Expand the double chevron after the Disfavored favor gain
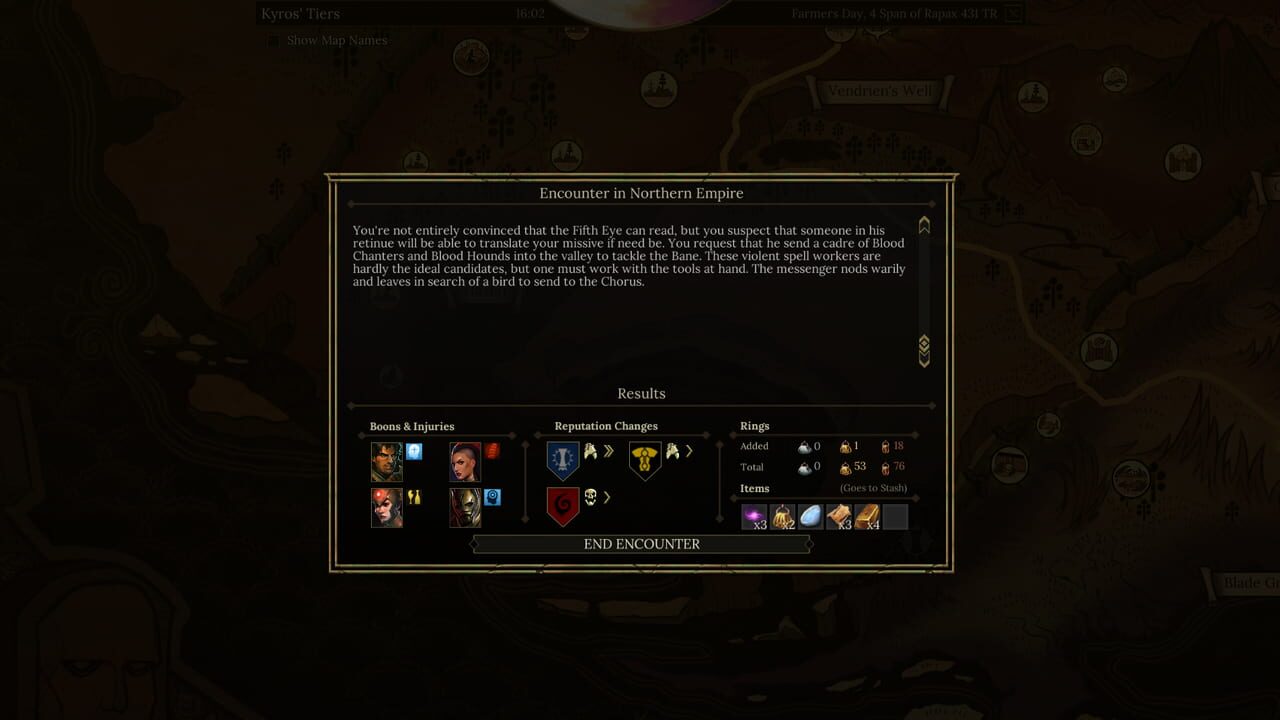 (x=608, y=451)
